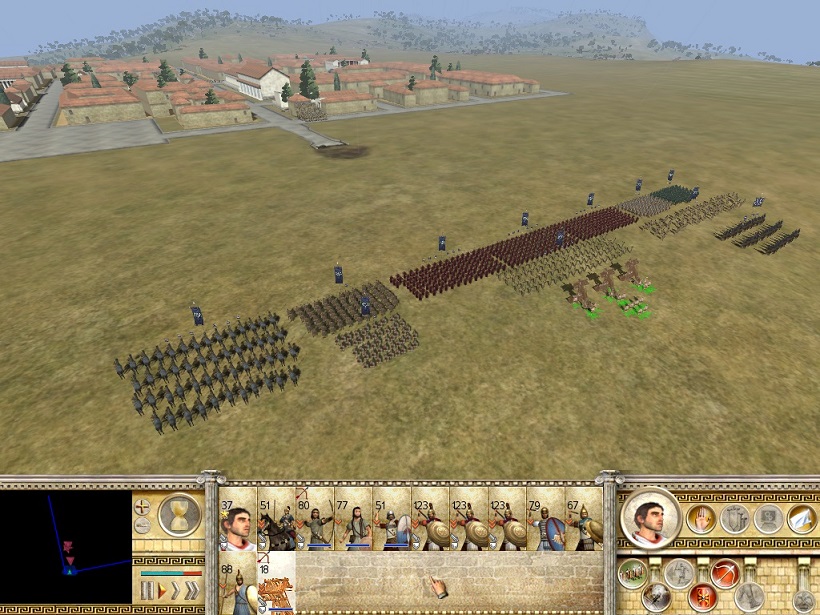Click the battlefield minimap
The height and width of the screenshot is (615, 820).
66,547
